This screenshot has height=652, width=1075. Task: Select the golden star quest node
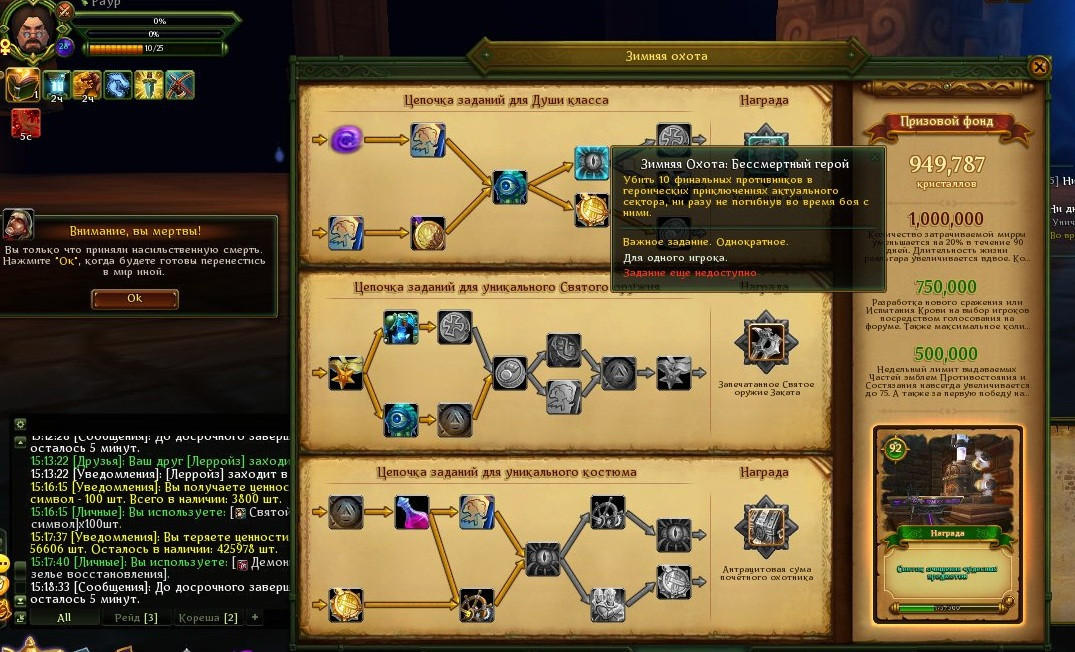pyautogui.click(x=346, y=373)
